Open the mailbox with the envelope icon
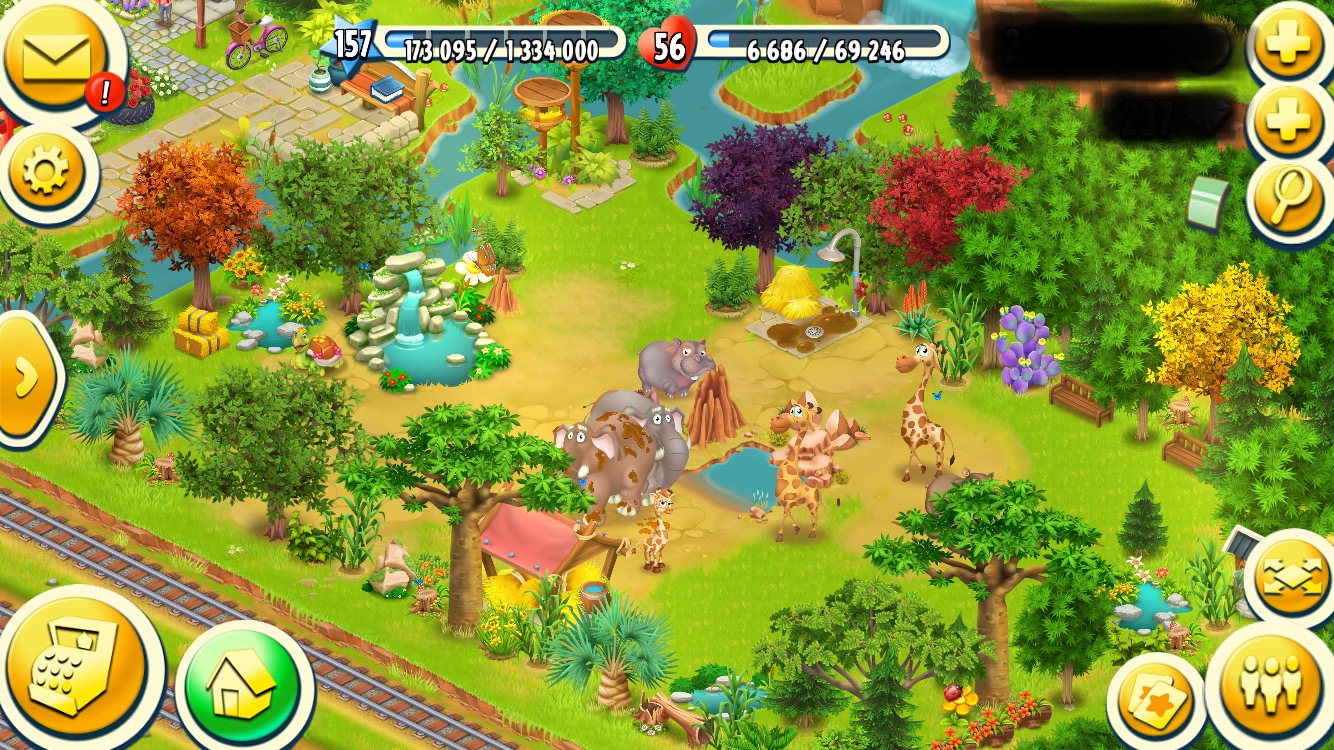 tap(57, 55)
